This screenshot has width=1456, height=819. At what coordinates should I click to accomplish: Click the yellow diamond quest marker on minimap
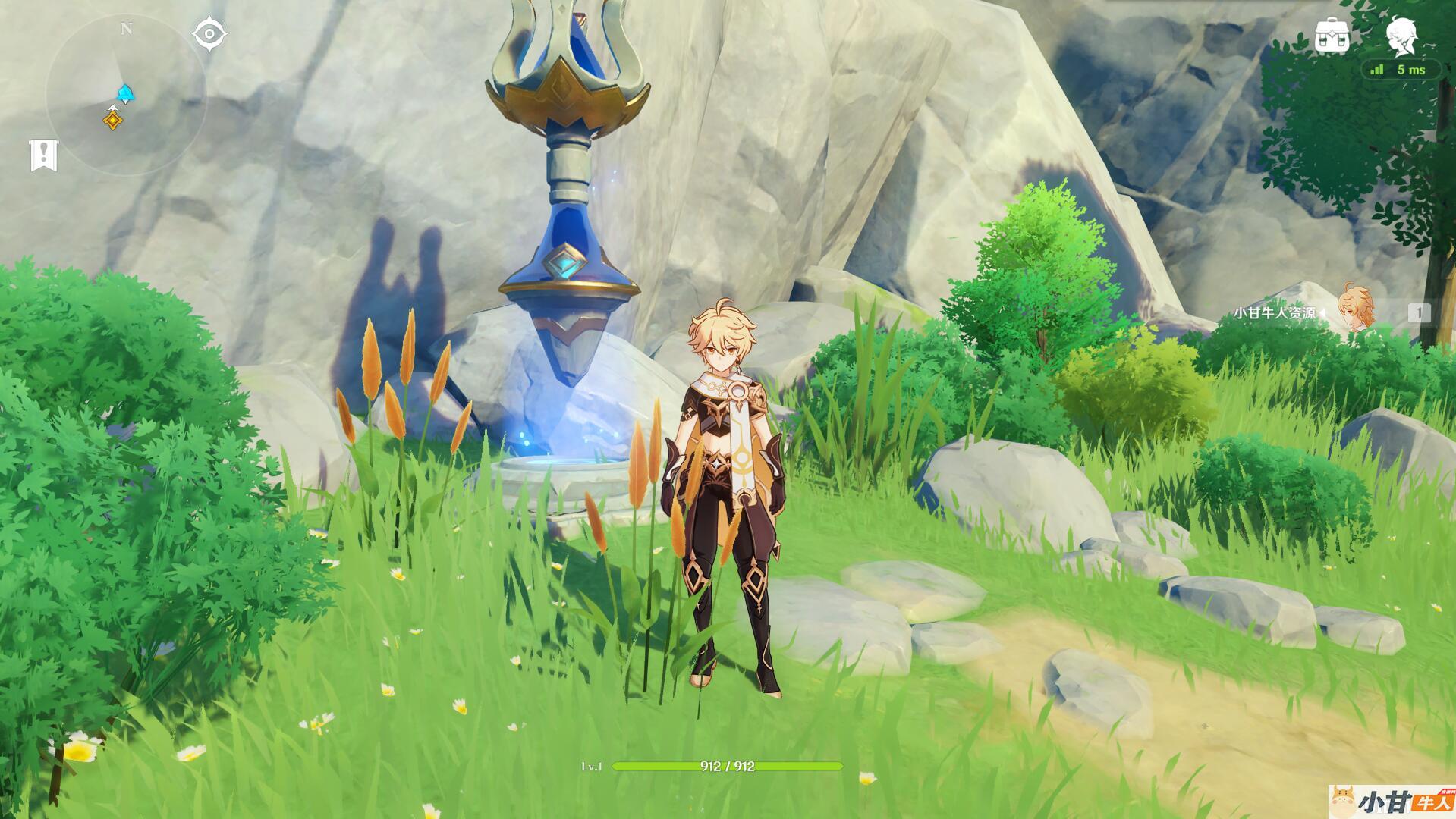click(113, 119)
